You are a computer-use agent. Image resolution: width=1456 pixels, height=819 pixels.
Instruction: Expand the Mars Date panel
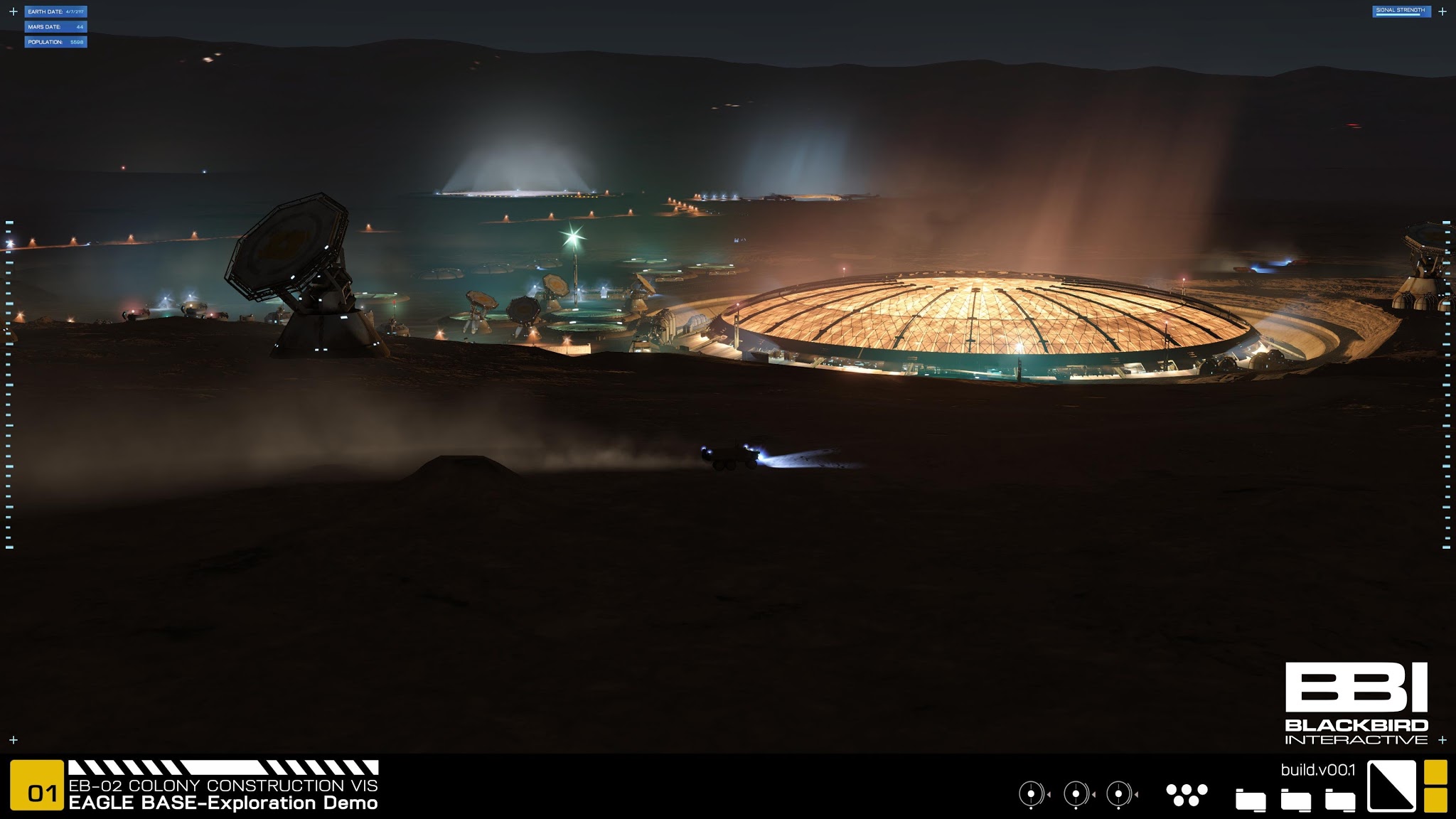[x=55, y=28]
